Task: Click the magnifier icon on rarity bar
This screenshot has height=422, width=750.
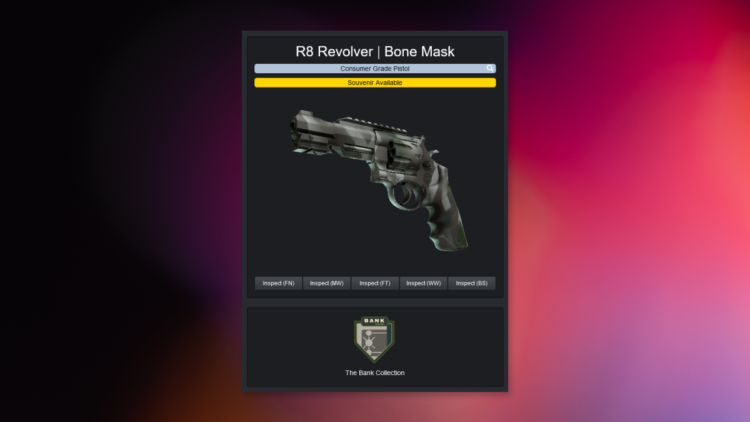Action: point(490,69)
